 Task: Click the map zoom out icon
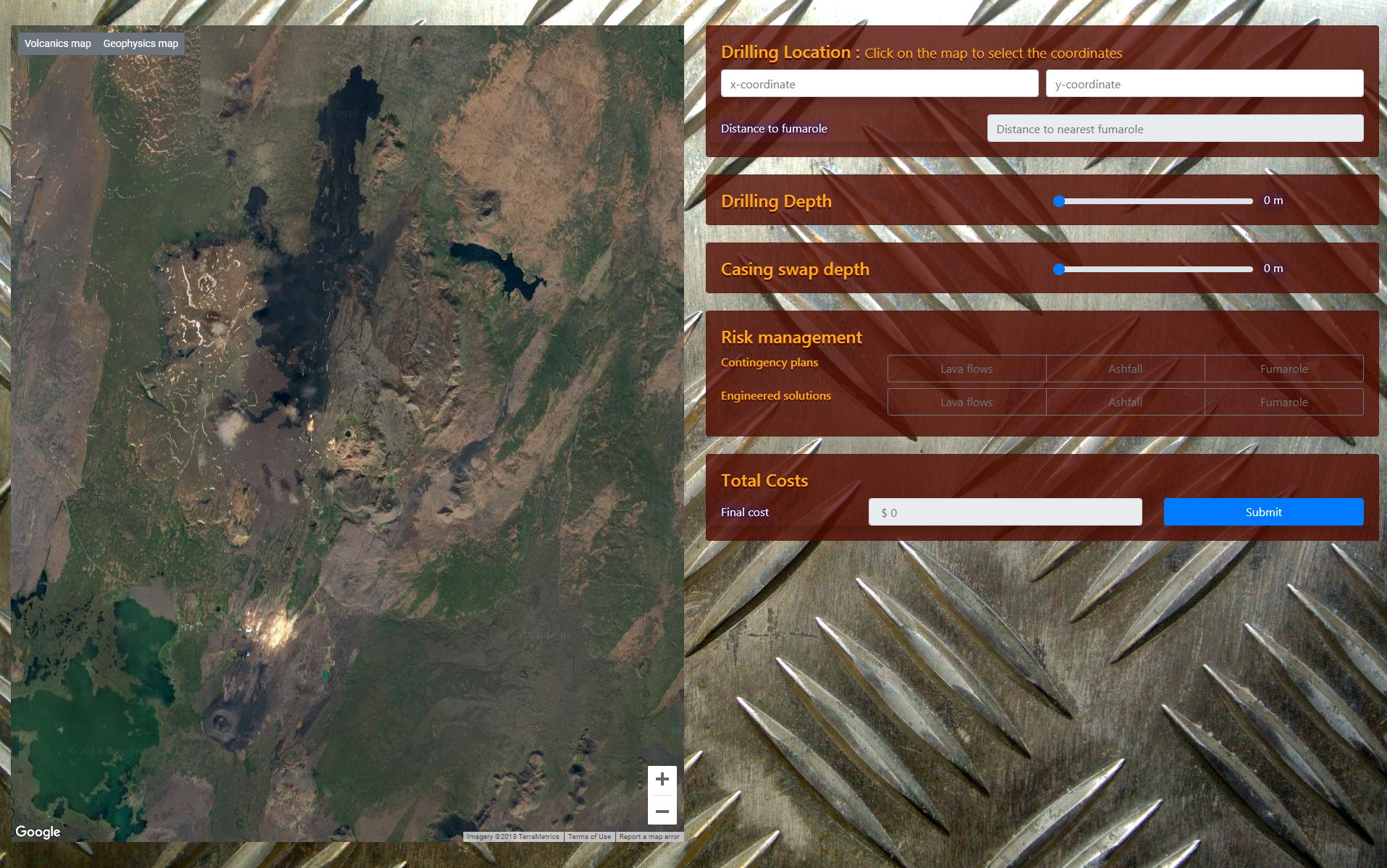(x=662, y=812)
